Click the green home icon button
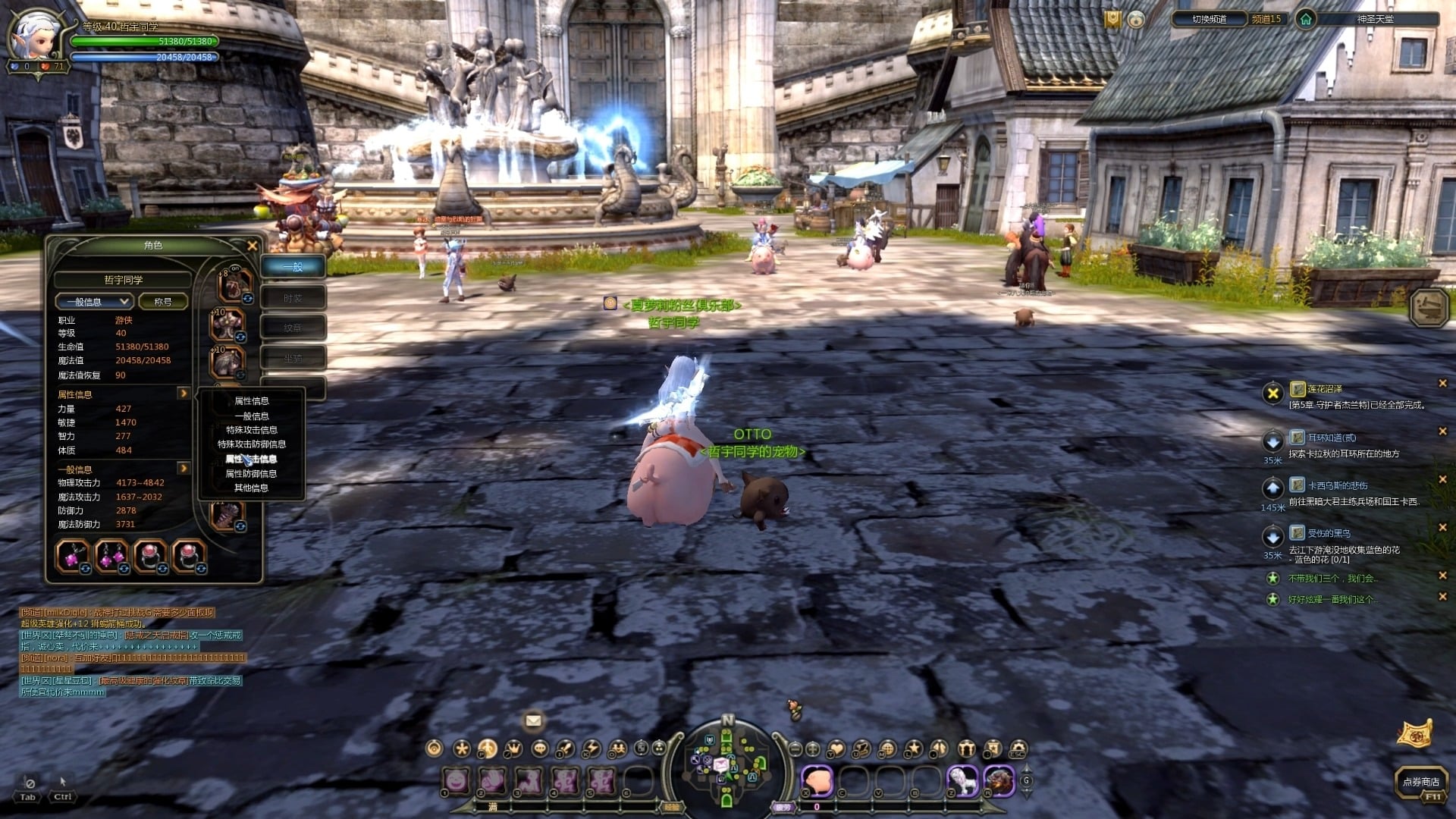Screen dimensions: 1456x819 pos(1305,19)
